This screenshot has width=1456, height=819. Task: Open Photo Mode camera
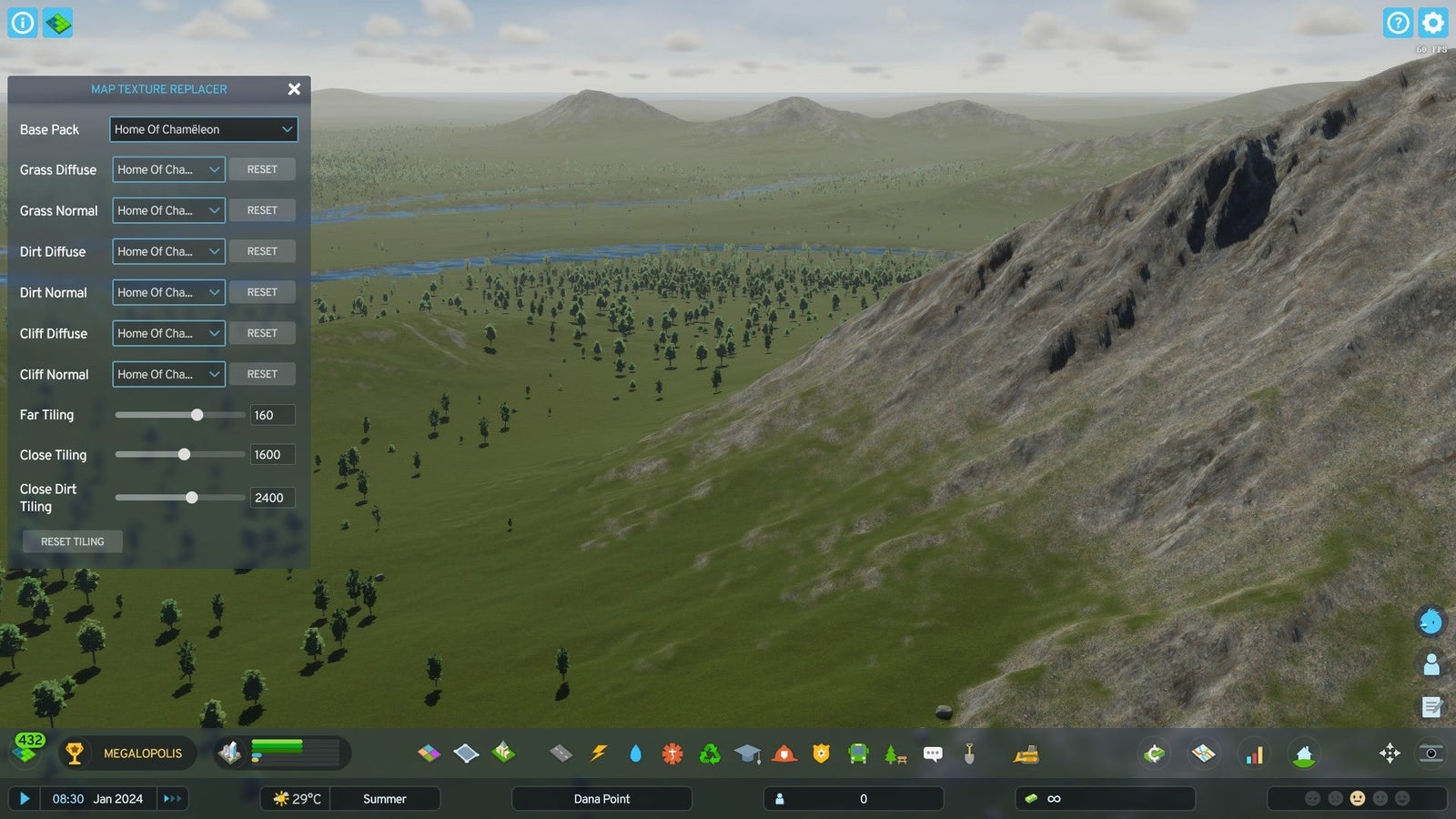click(1429, 753)
